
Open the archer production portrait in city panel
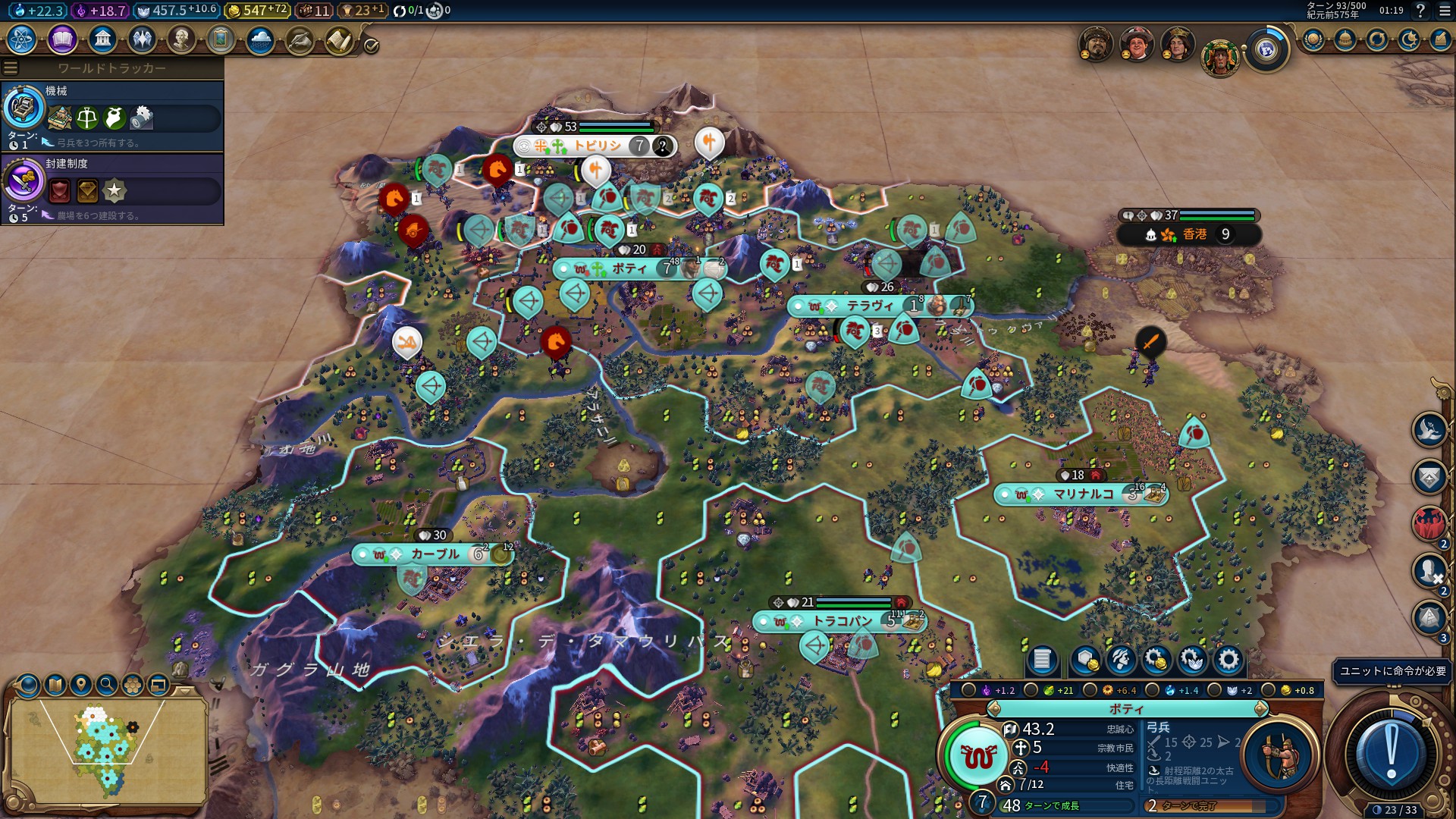1280,754
